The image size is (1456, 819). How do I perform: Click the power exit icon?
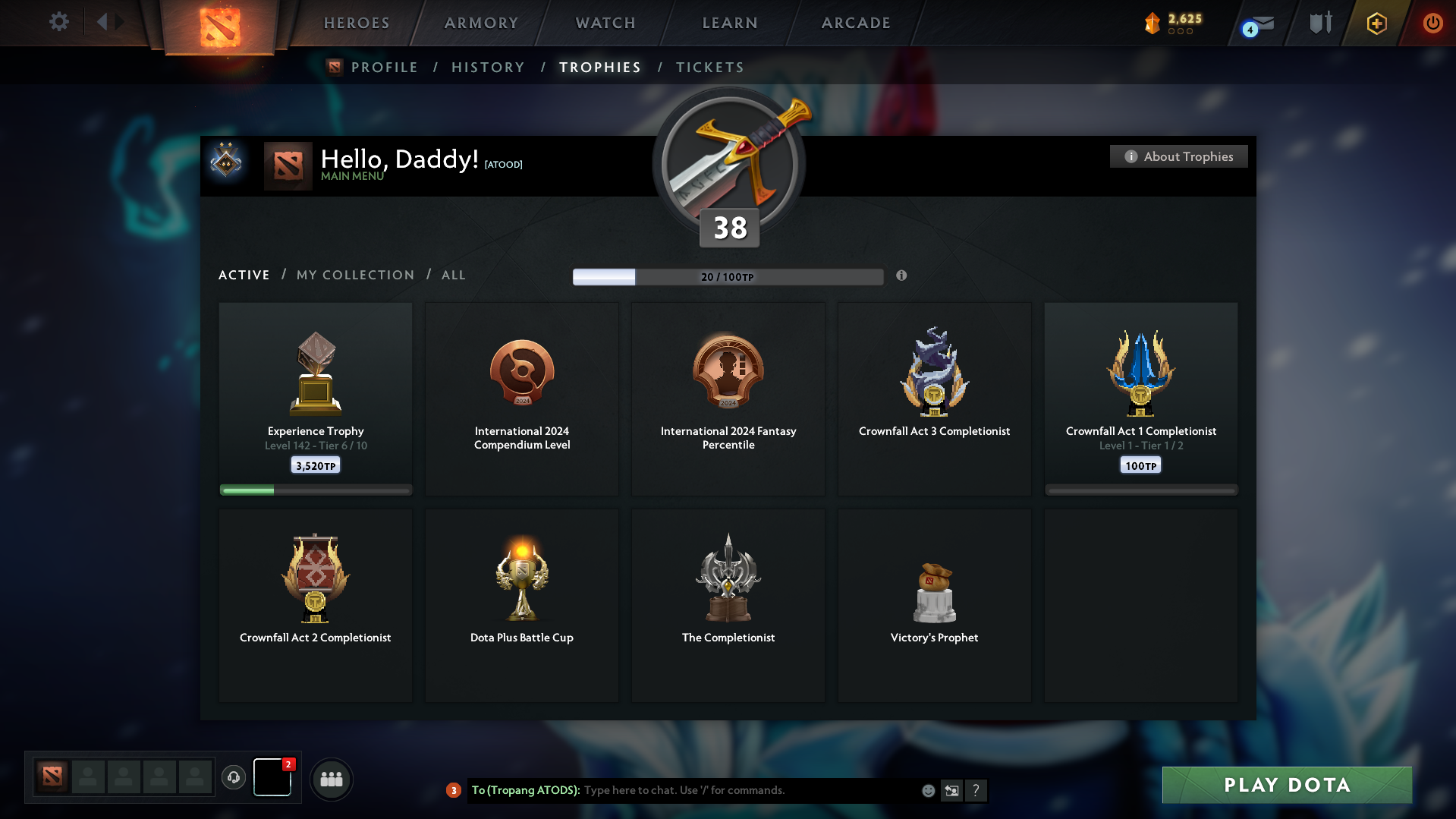click(1432, 24)
